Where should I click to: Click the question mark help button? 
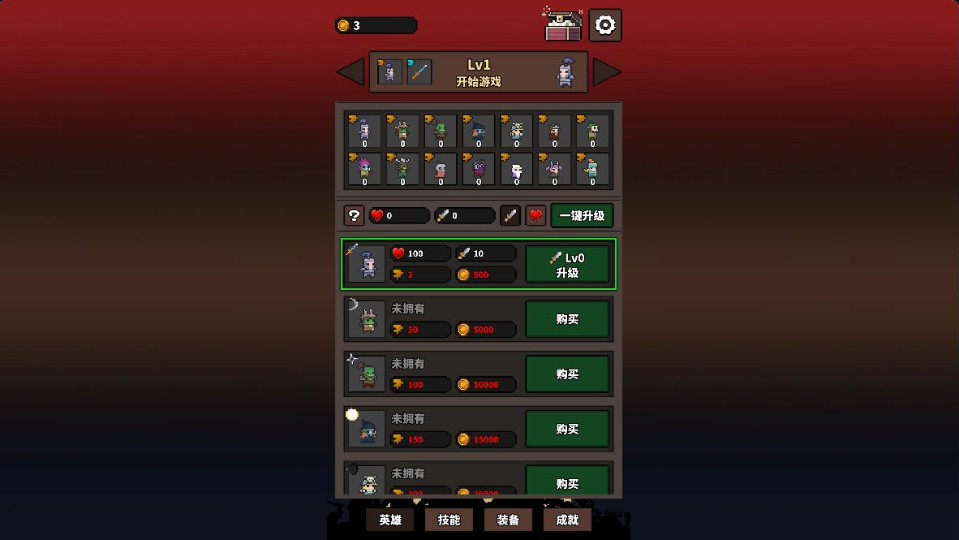coord(354,215)
